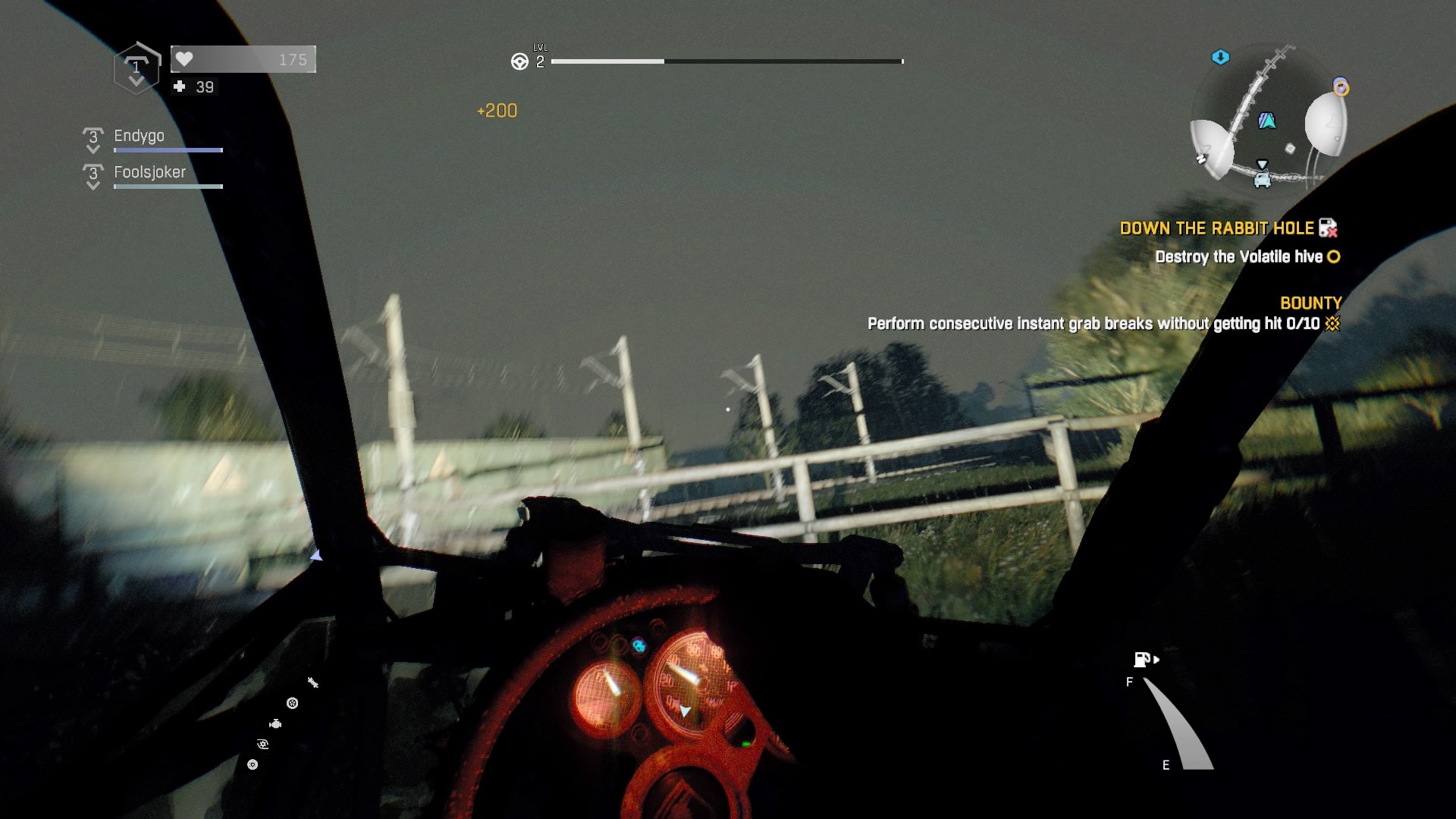Select the player arrow at the minimap center
The height and width of the screenshot is (819, 1456).
[x=1267, y=121]
